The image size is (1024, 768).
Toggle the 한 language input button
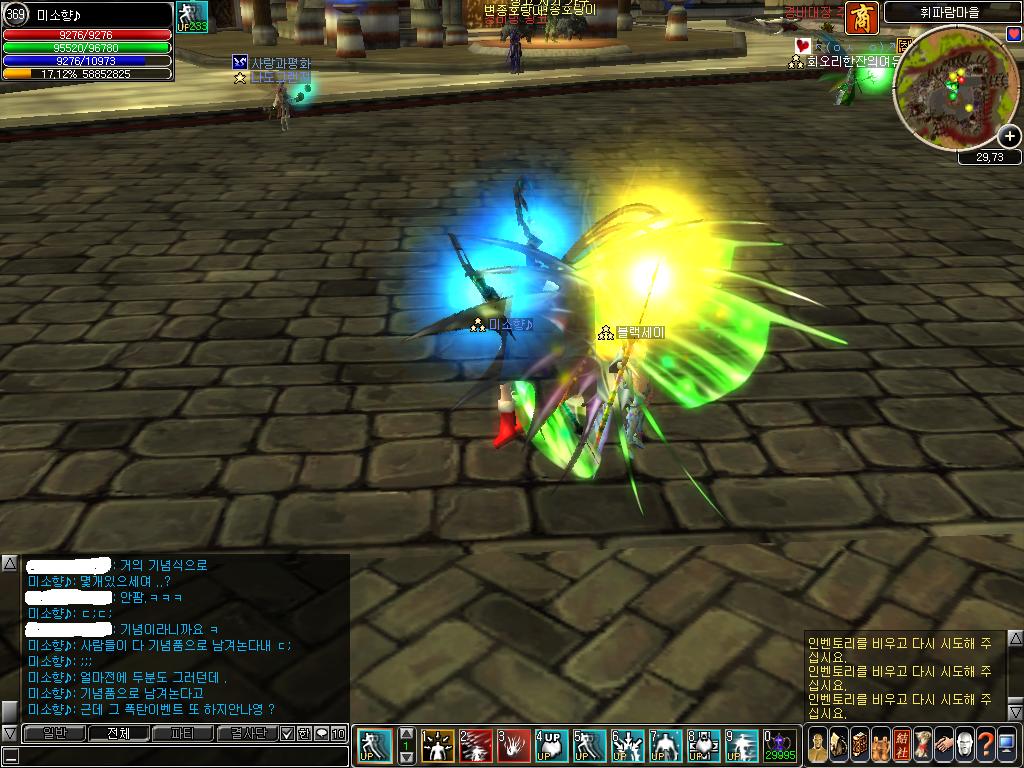(304, 733)
